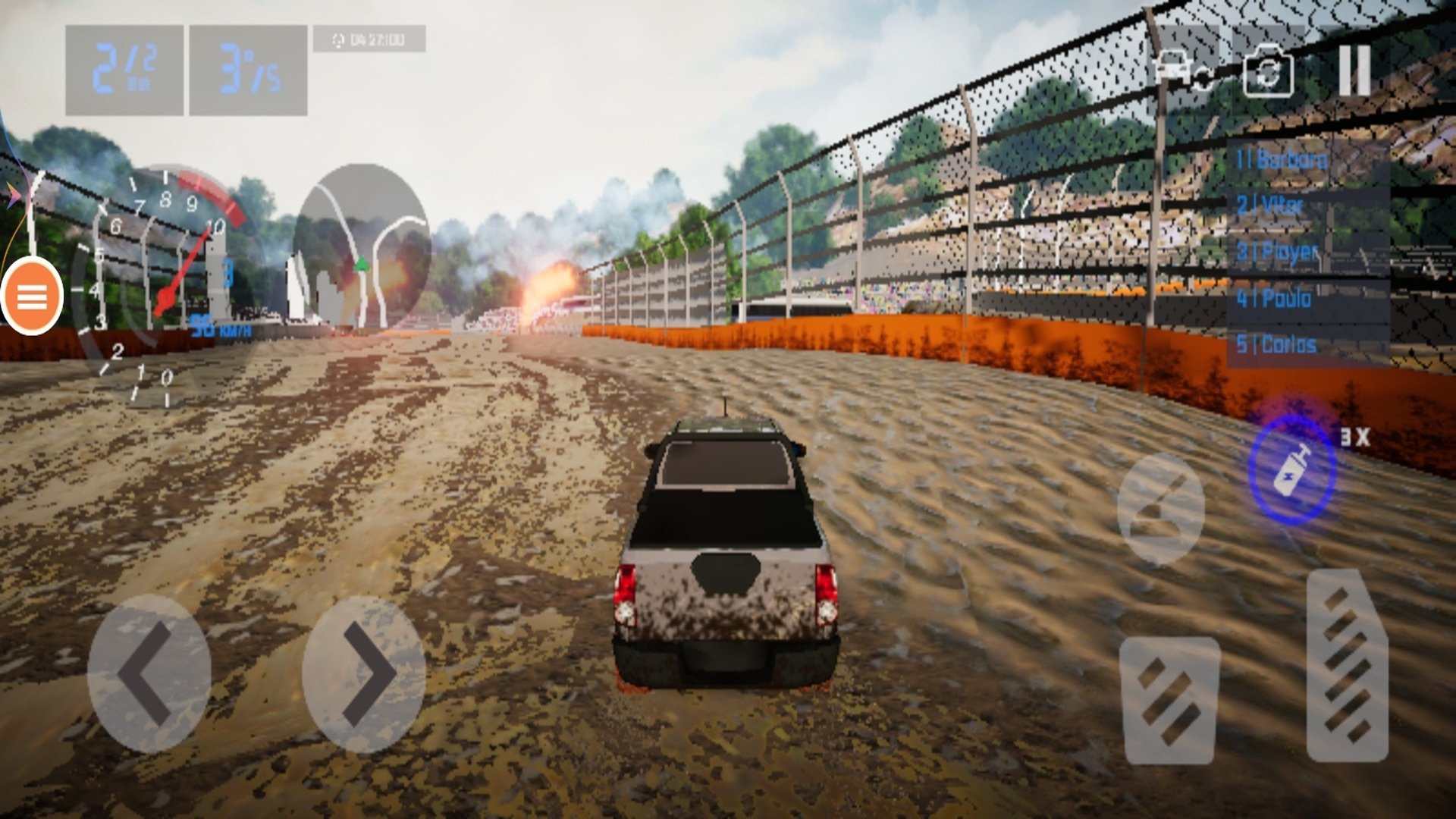
Task: Select the Player row in standings
Action: [1307, 252]
